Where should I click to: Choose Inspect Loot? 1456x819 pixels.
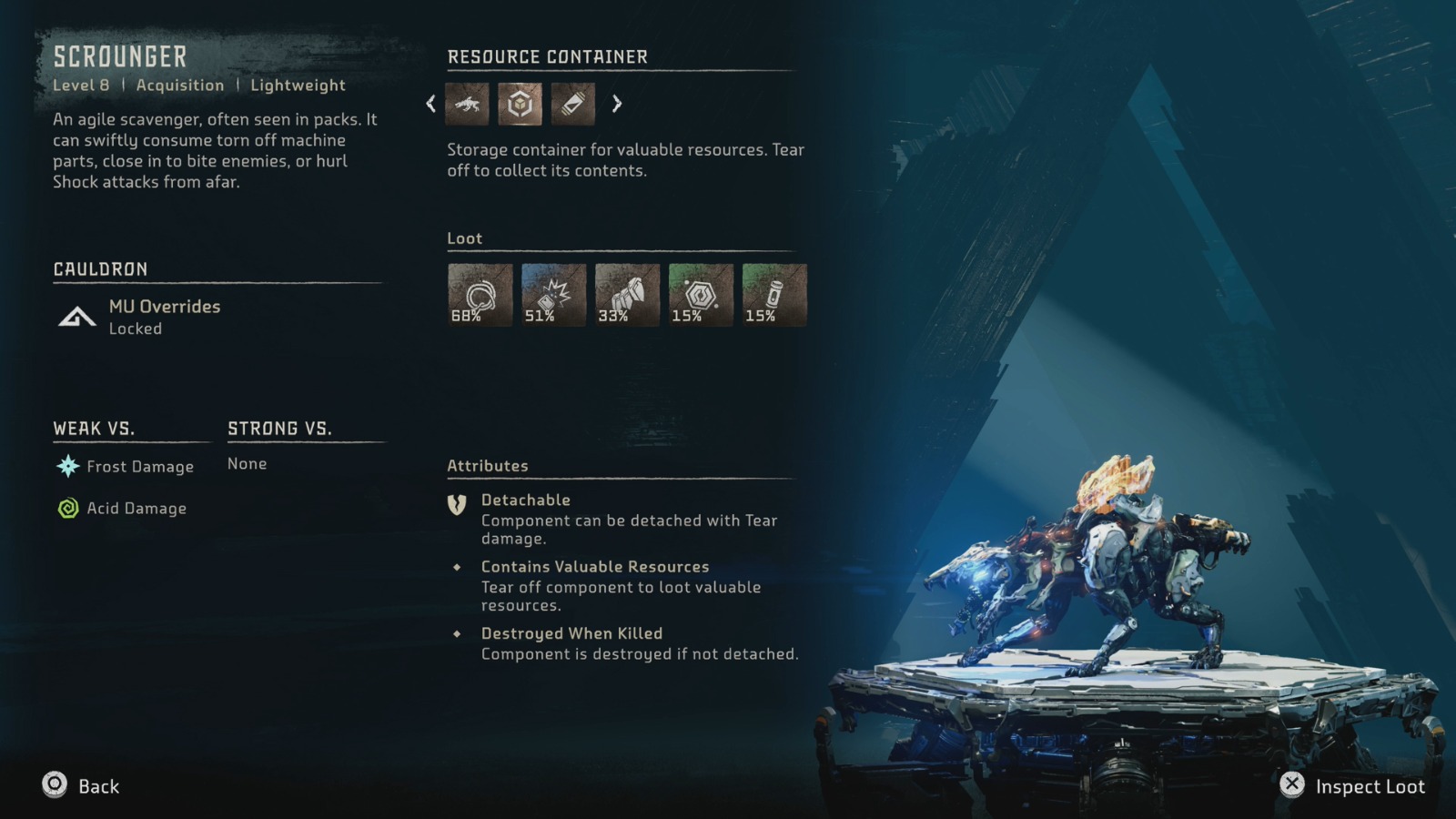pyautogui.click(x=1352, y=785)
